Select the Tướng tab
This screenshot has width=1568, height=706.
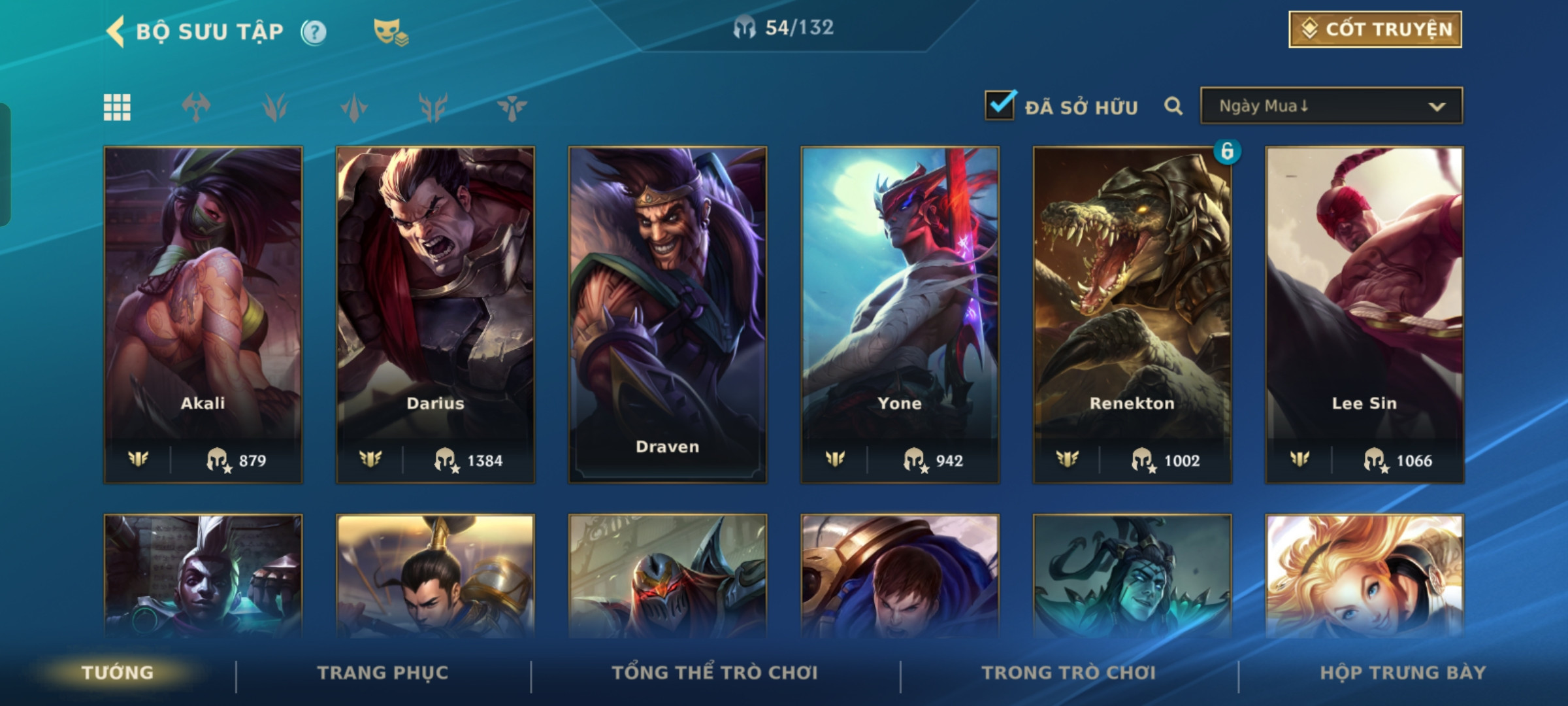click(x=118, y=673)
